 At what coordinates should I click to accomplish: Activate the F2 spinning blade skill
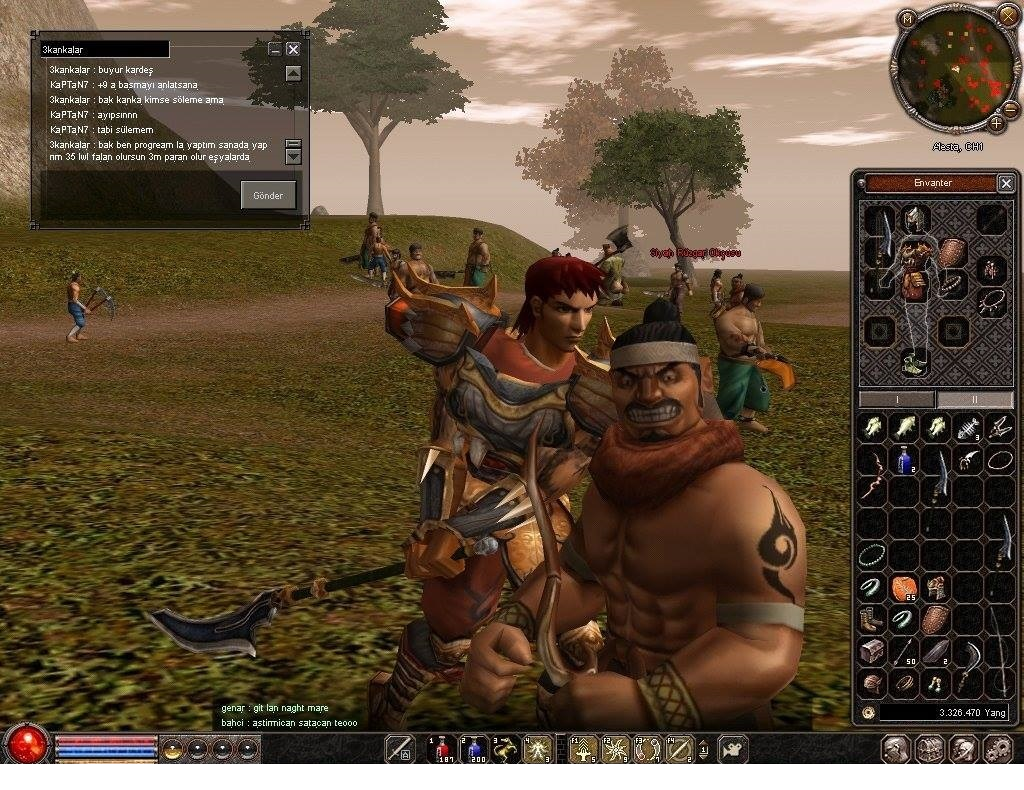[x=616, y=749]
